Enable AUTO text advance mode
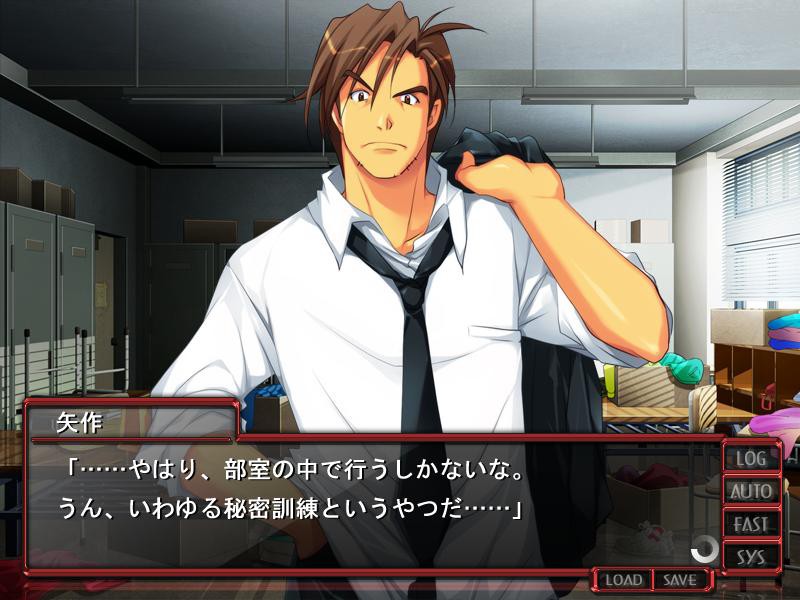Viewport: 800px width, 600px height. (751, 491)
